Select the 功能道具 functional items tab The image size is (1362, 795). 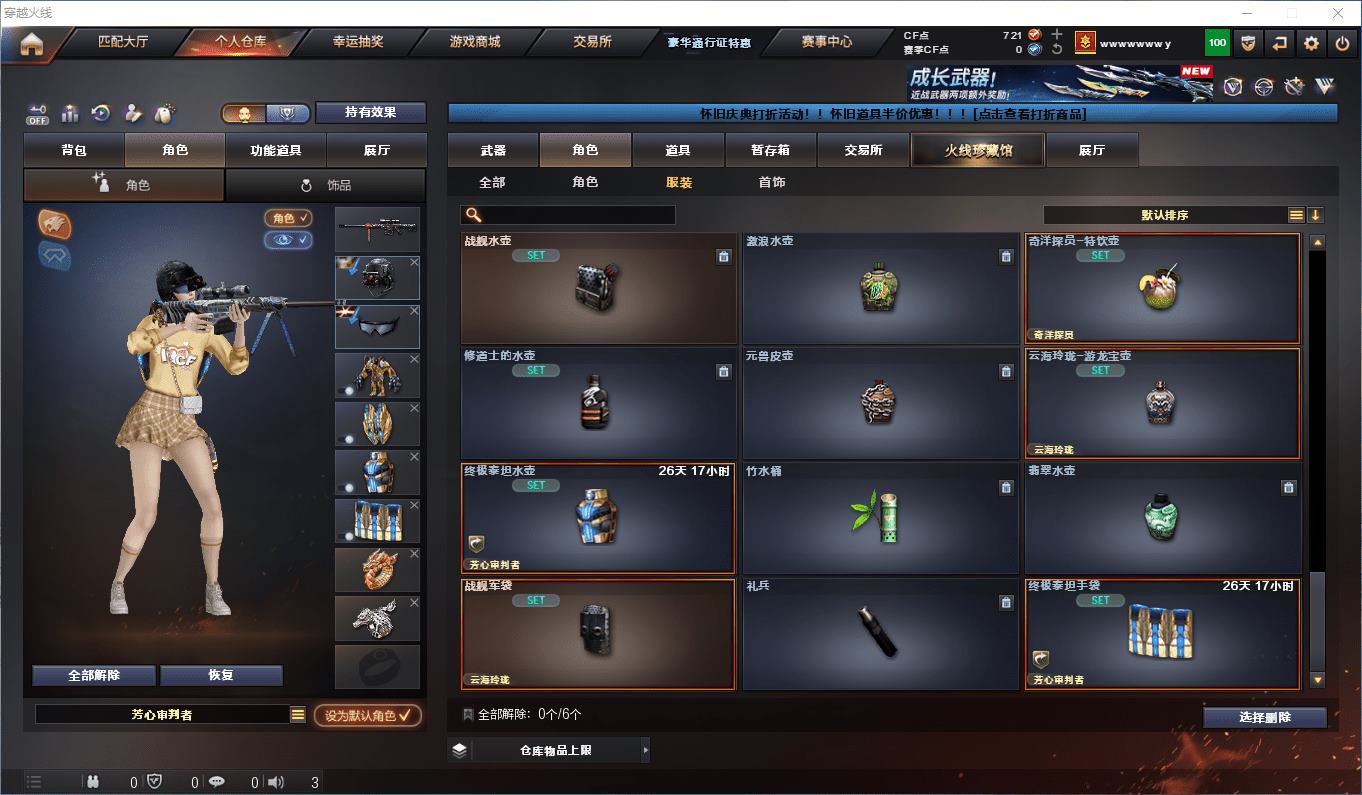click(x=276, y=150)
